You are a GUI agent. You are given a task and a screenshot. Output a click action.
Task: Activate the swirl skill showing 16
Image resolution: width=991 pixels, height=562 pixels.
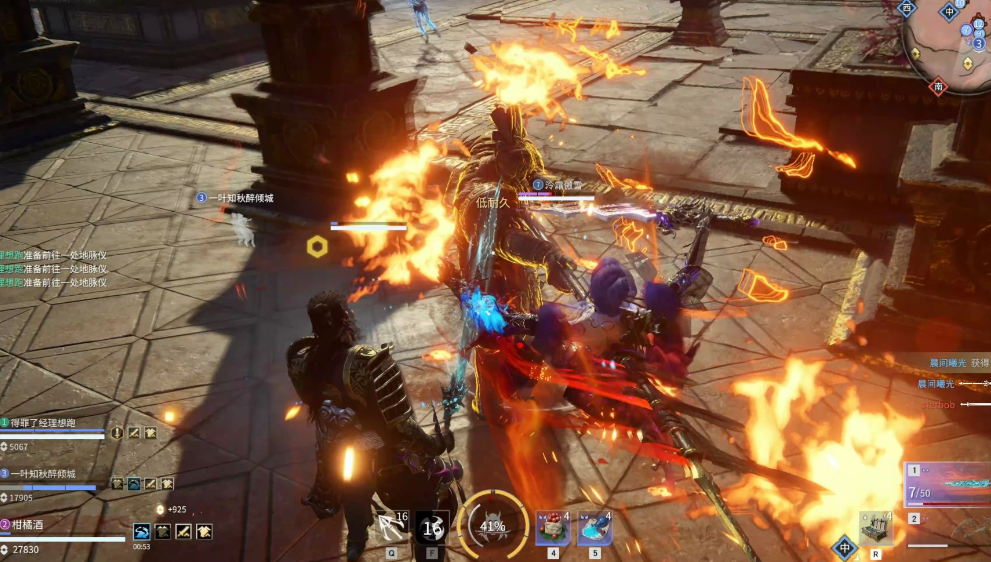[431, 527]
